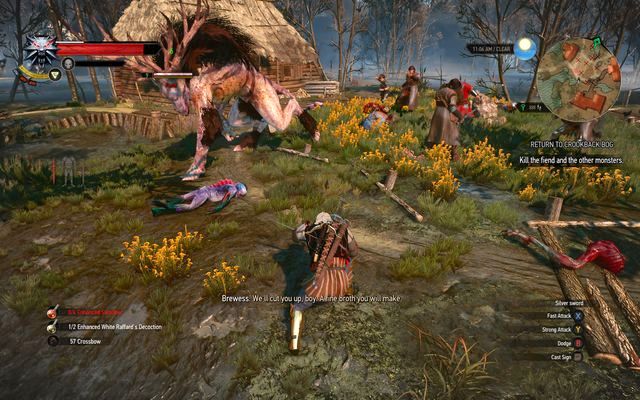Select the Enhanced Swallow potion slot

coord(52,312)
